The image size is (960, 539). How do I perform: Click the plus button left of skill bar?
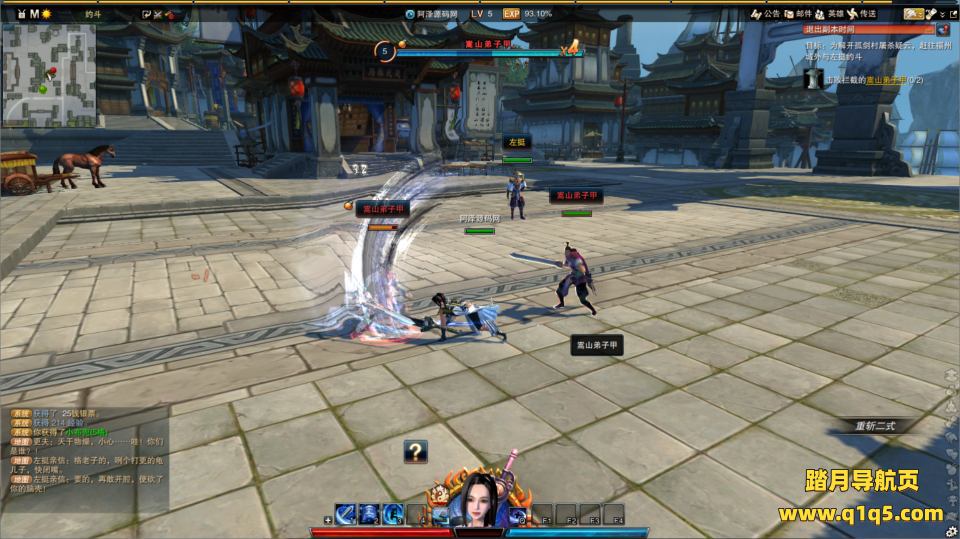pos(328,521)
